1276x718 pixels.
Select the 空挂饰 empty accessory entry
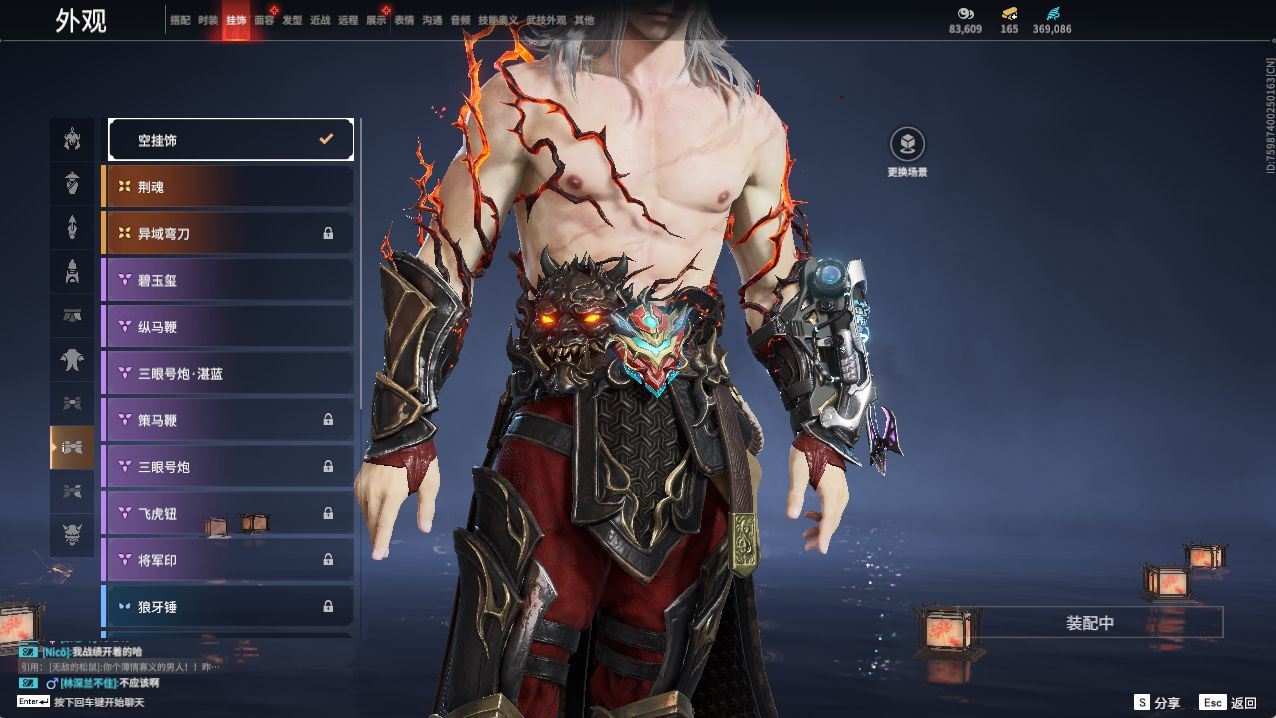coord(230,140)
